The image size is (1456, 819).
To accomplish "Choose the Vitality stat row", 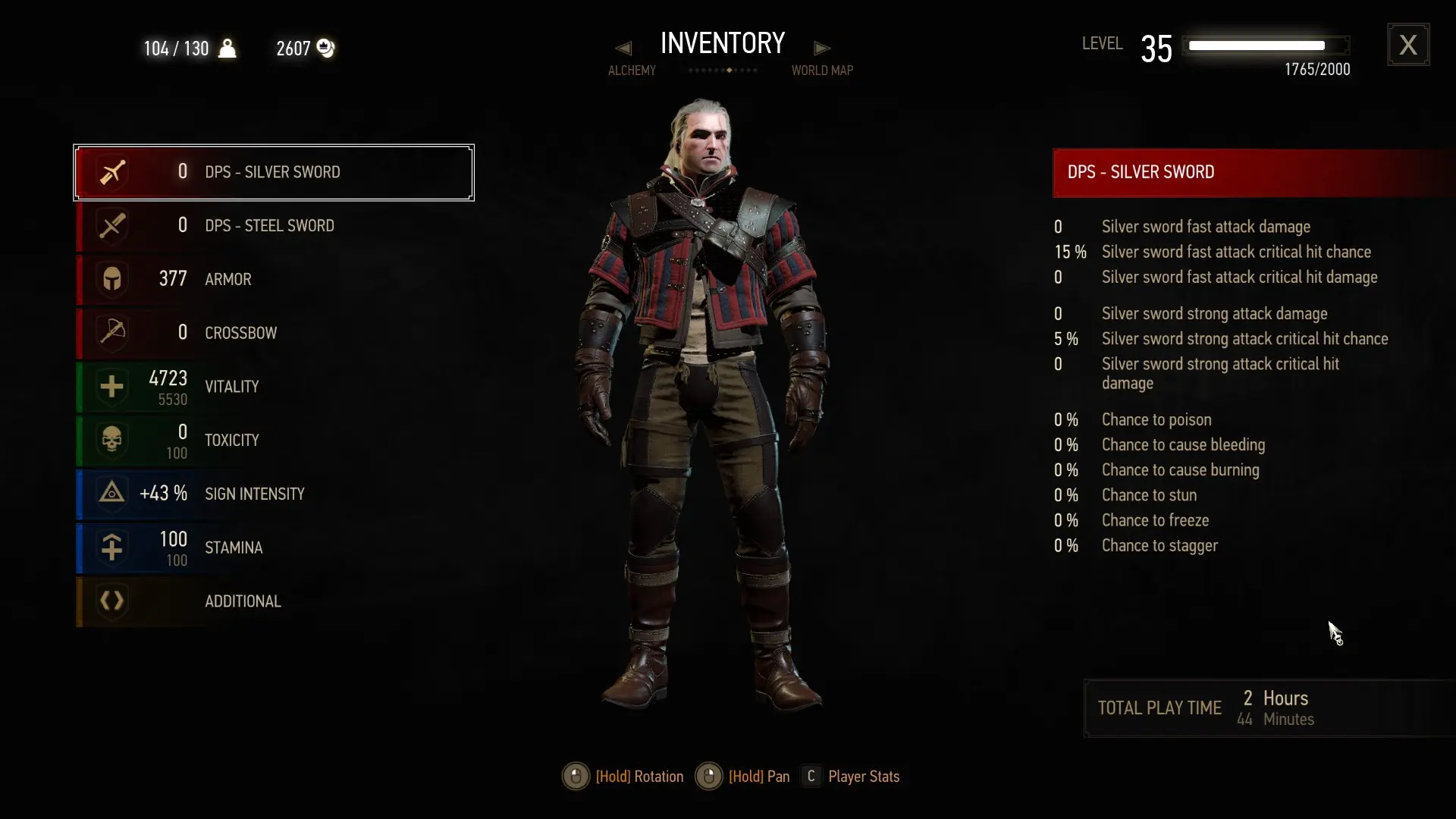I will [x=273, y=387].
